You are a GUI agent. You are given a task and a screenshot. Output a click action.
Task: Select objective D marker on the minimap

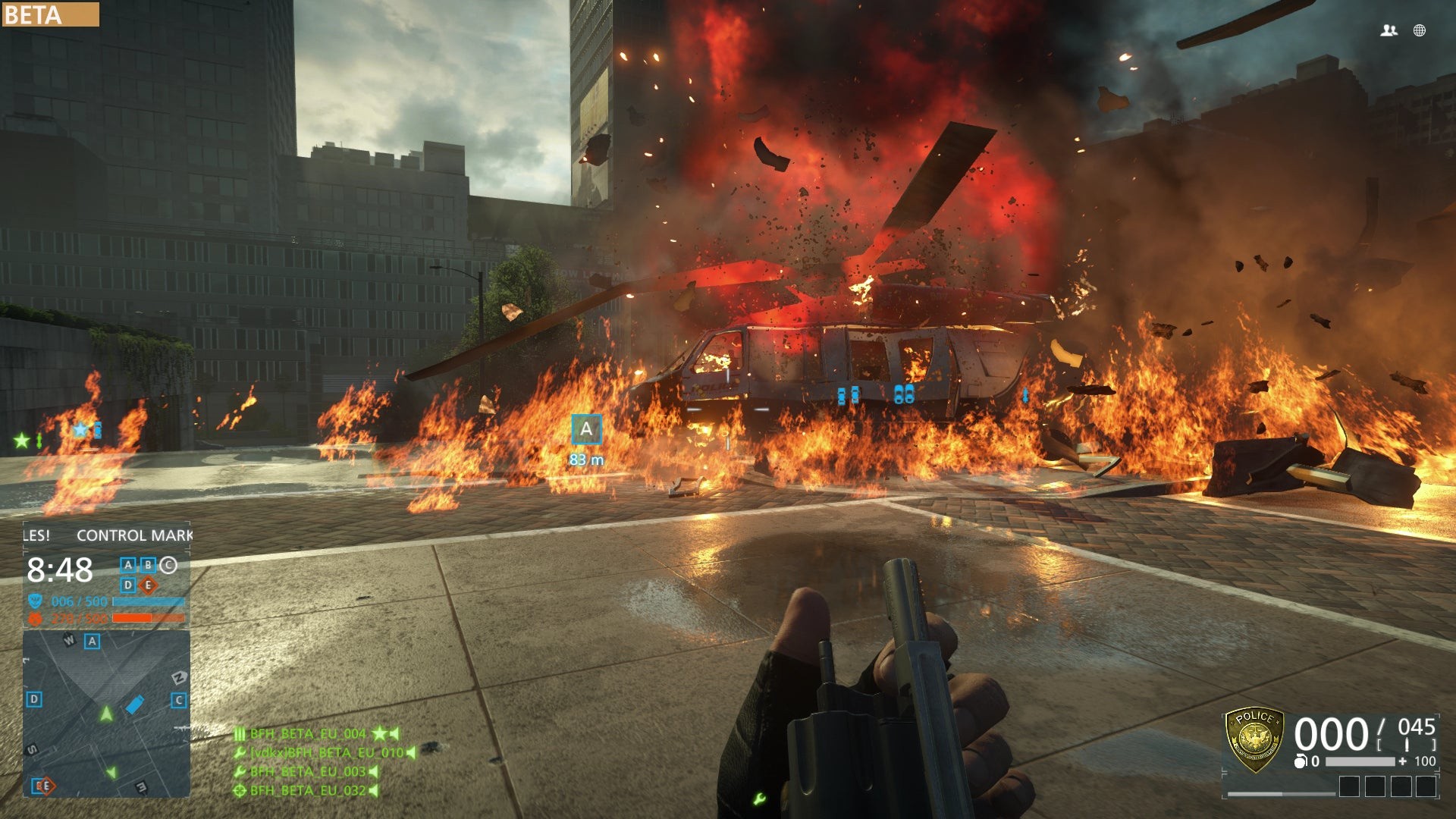(x=34, y=699)
